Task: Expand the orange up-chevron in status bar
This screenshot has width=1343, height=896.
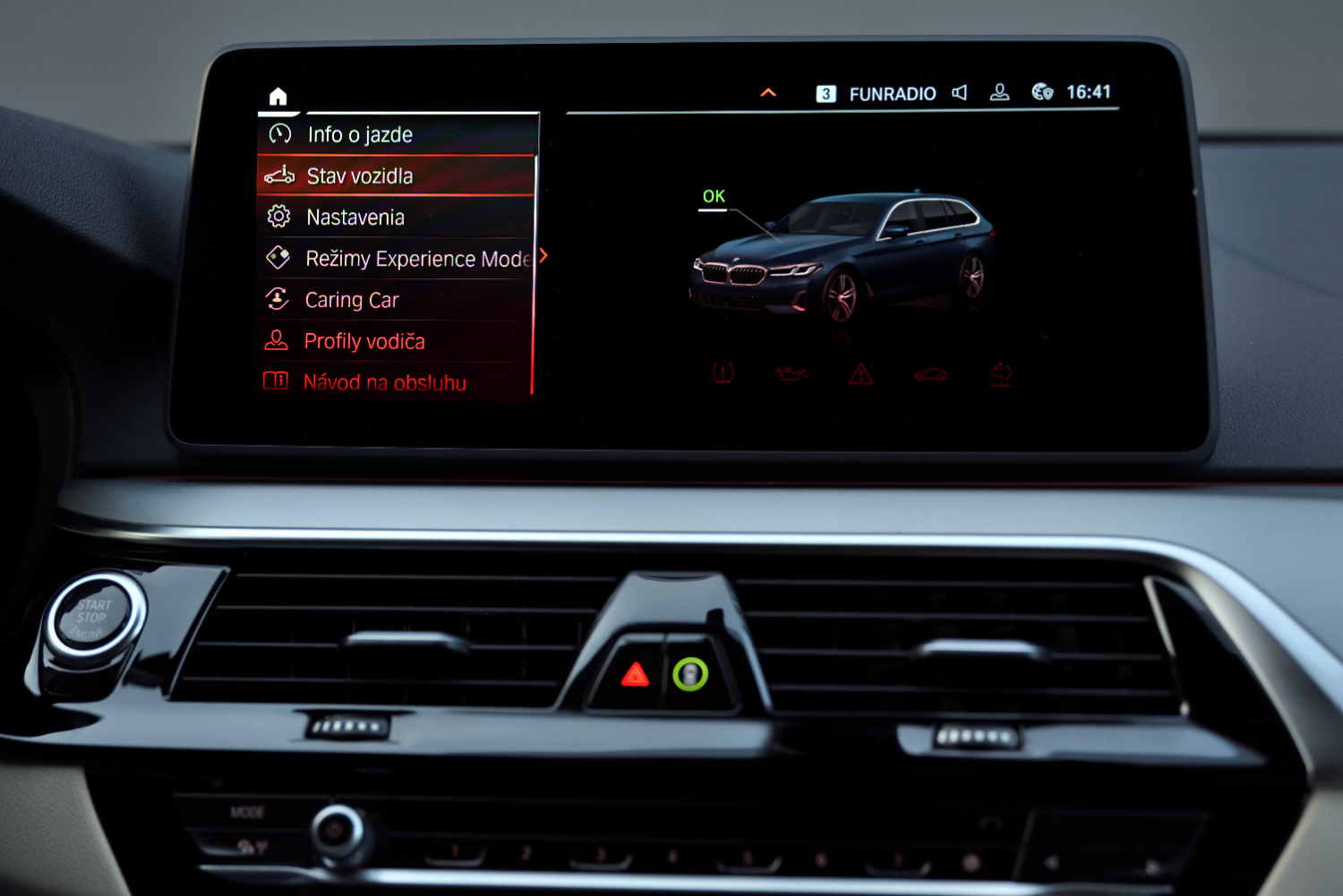Action: click(768, 92)
